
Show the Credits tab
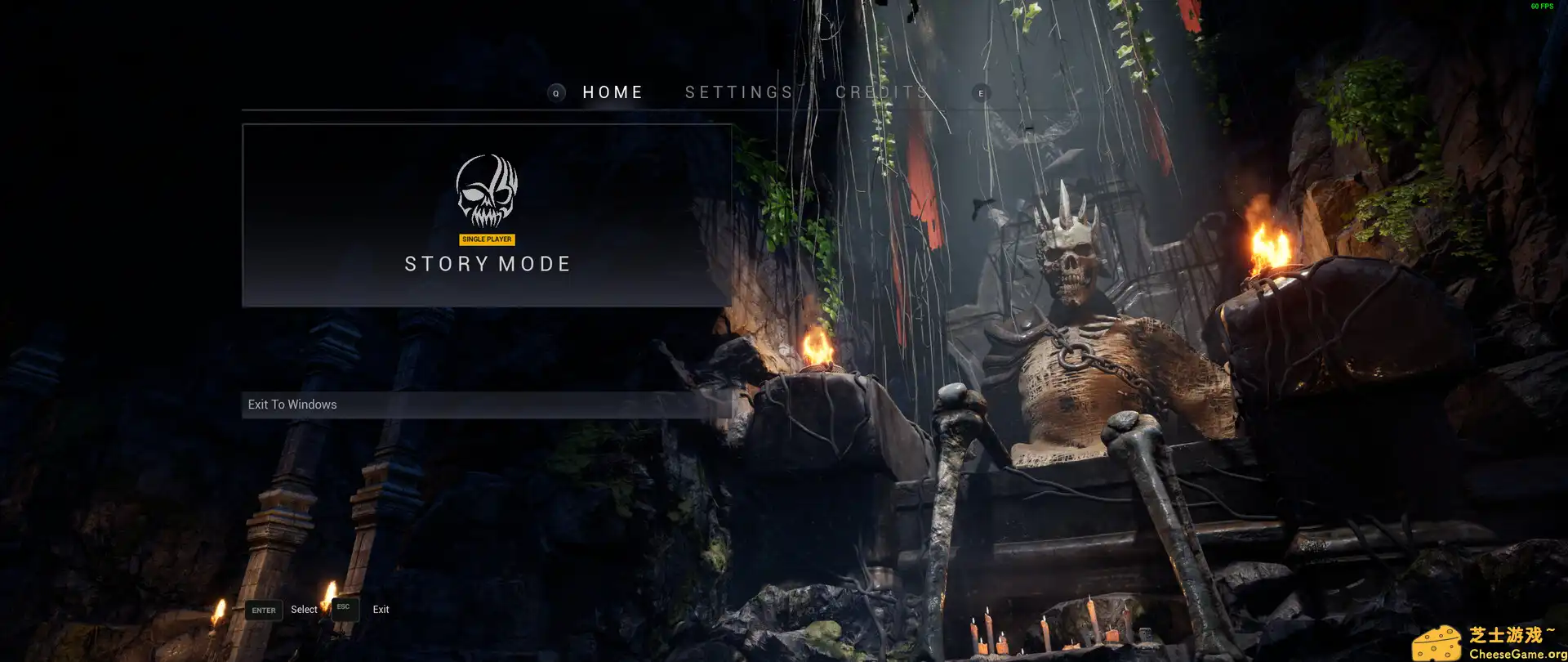coord(882,92)
